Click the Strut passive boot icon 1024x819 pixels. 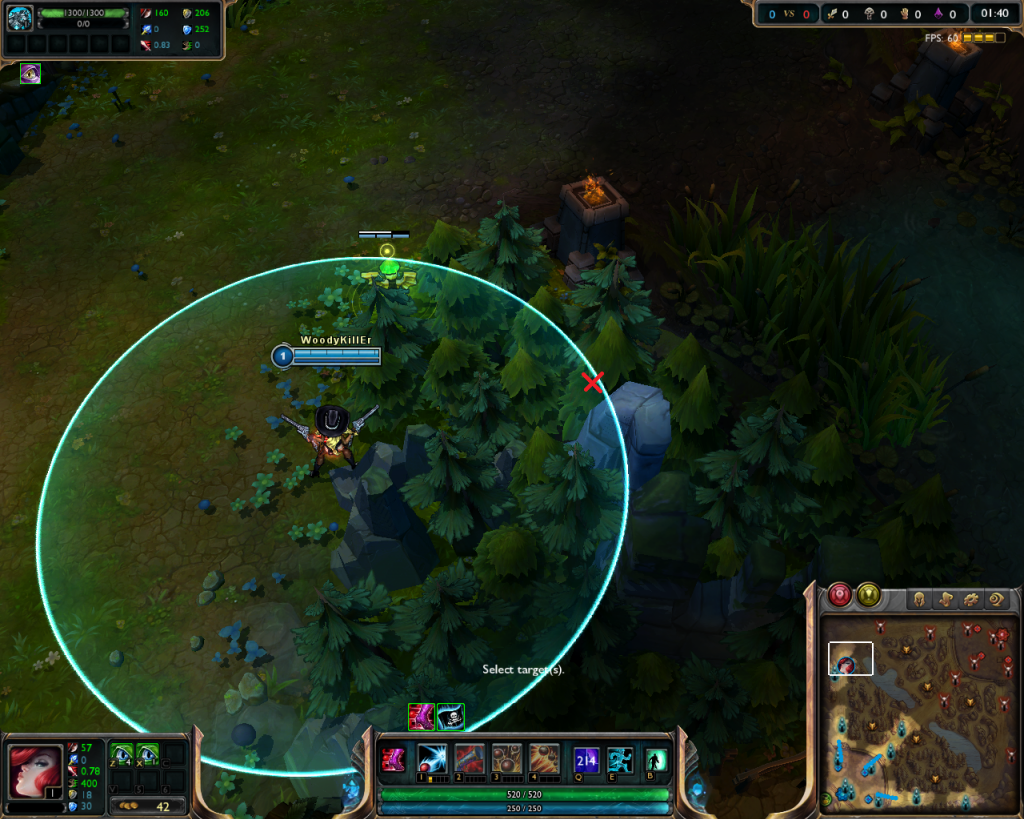[393, 760]
